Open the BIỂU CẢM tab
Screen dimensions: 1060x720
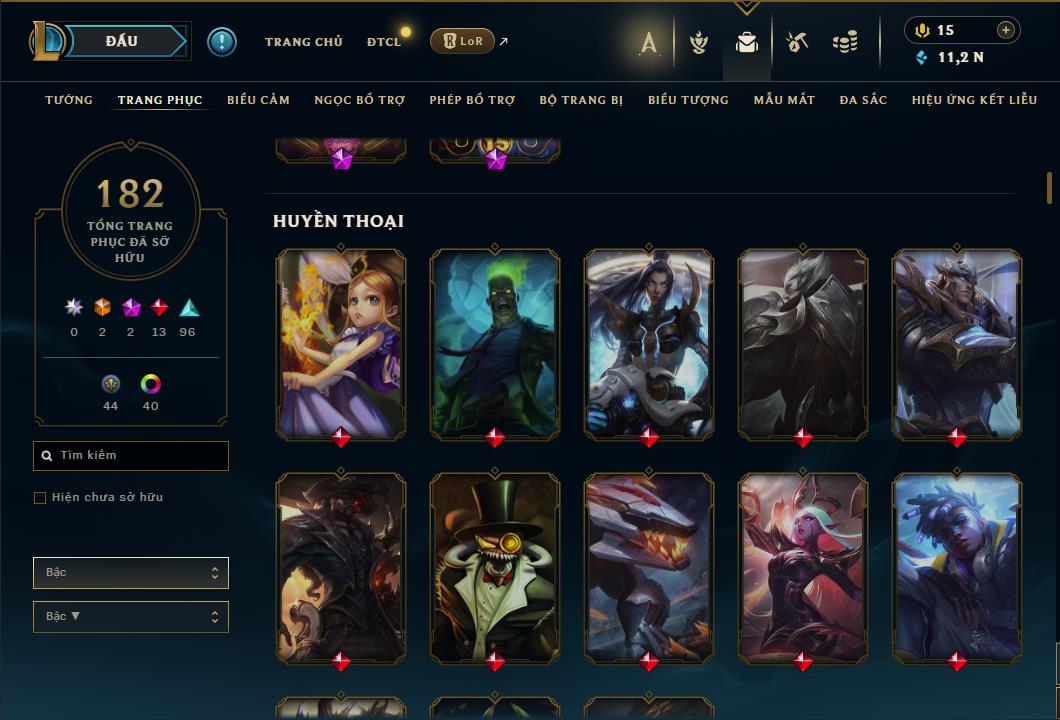tap(258, 100)
